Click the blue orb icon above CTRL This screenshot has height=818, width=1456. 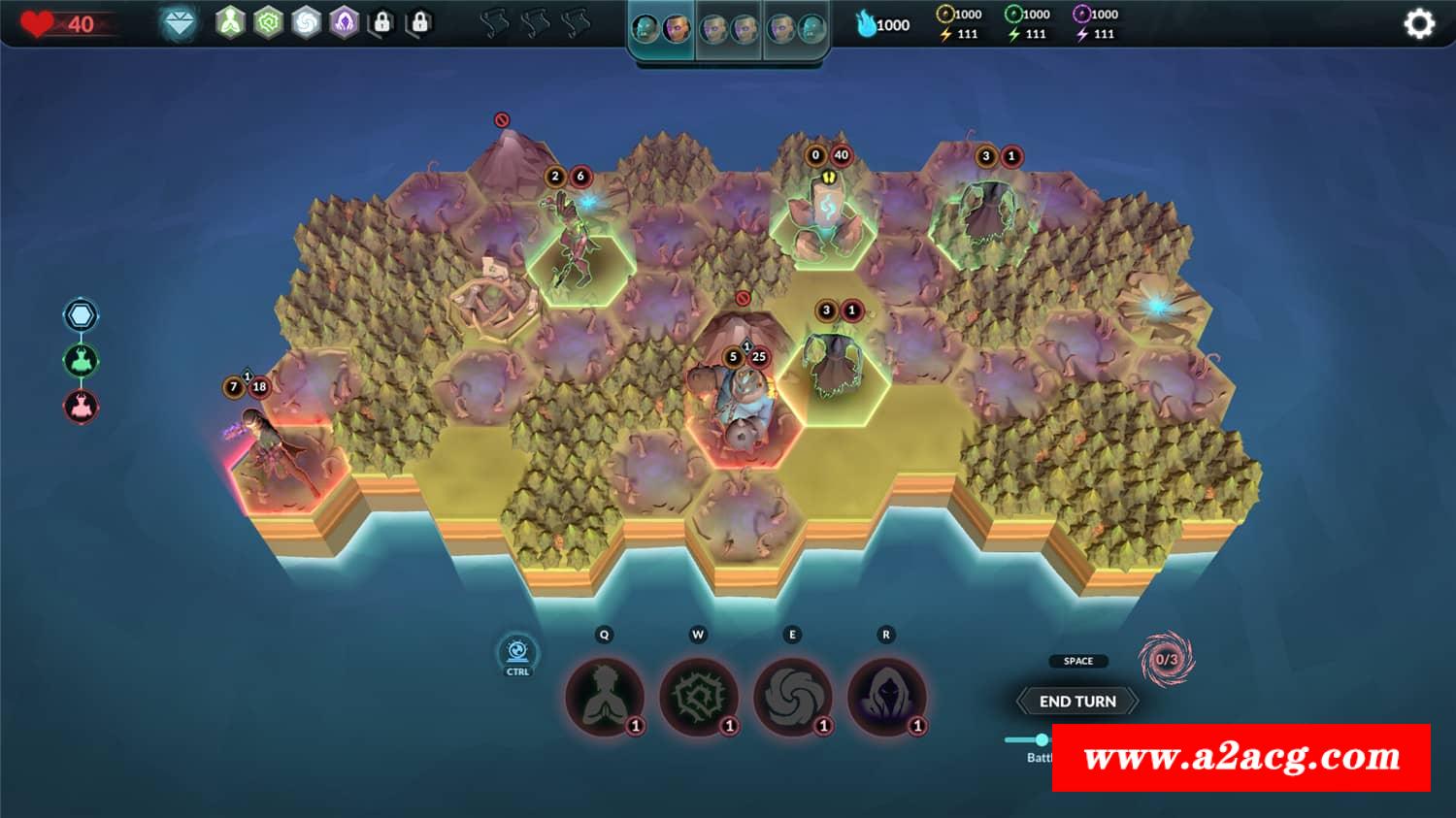point(517,650)
